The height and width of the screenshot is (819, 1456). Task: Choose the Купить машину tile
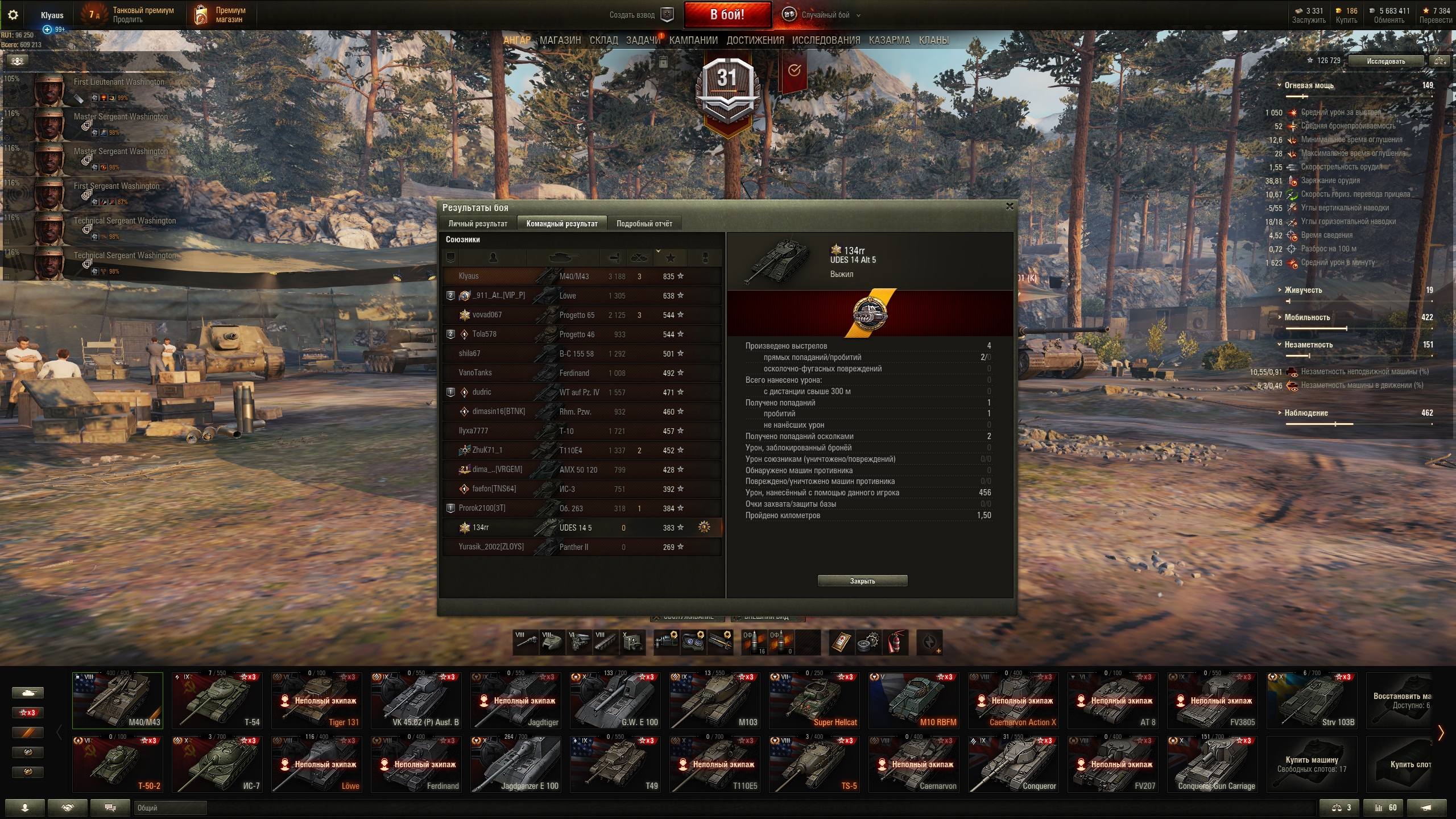pos(1312,764)
